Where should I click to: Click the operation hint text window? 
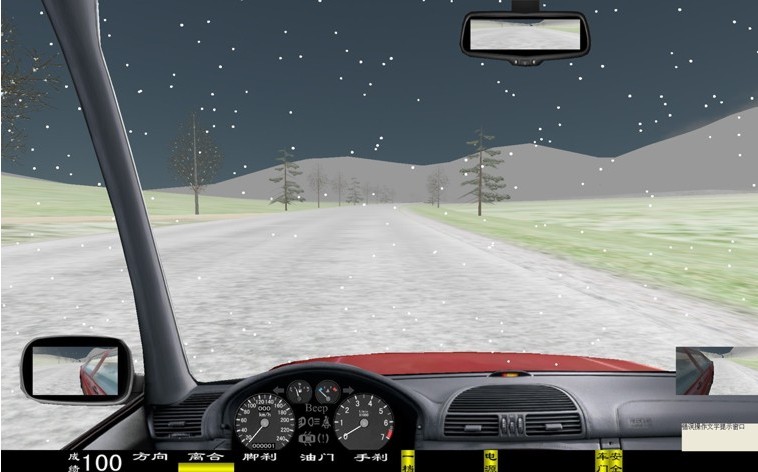click(x=718, y=426)
